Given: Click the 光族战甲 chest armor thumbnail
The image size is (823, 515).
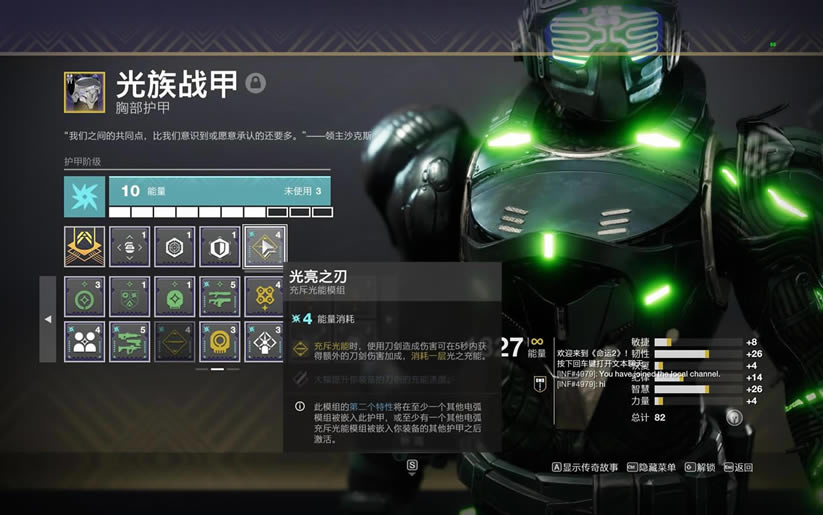Looking at the screenshot, I should (84, 91).
